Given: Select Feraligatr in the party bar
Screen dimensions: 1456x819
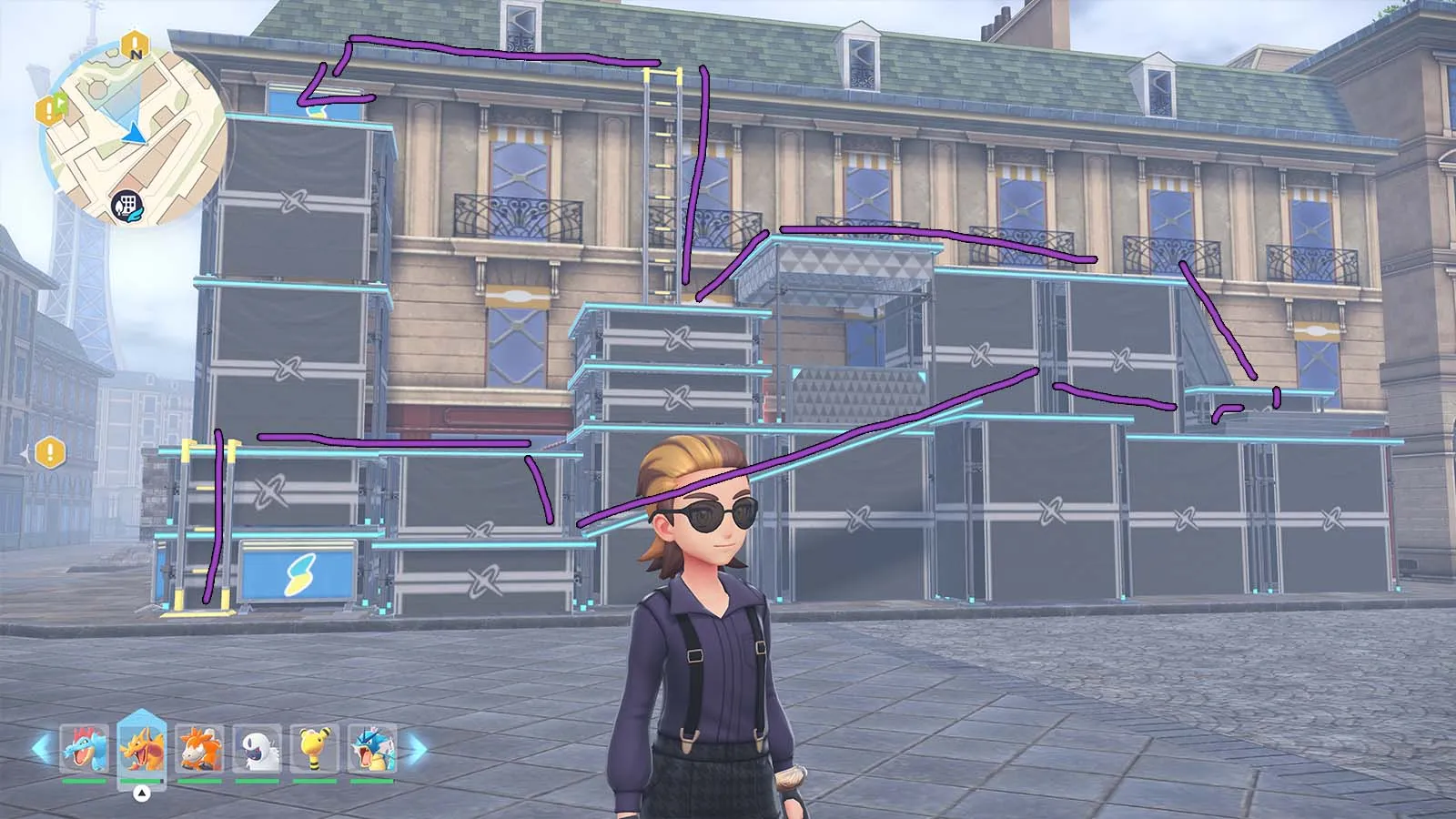Looking at the screenshot, I should point(84,748).
